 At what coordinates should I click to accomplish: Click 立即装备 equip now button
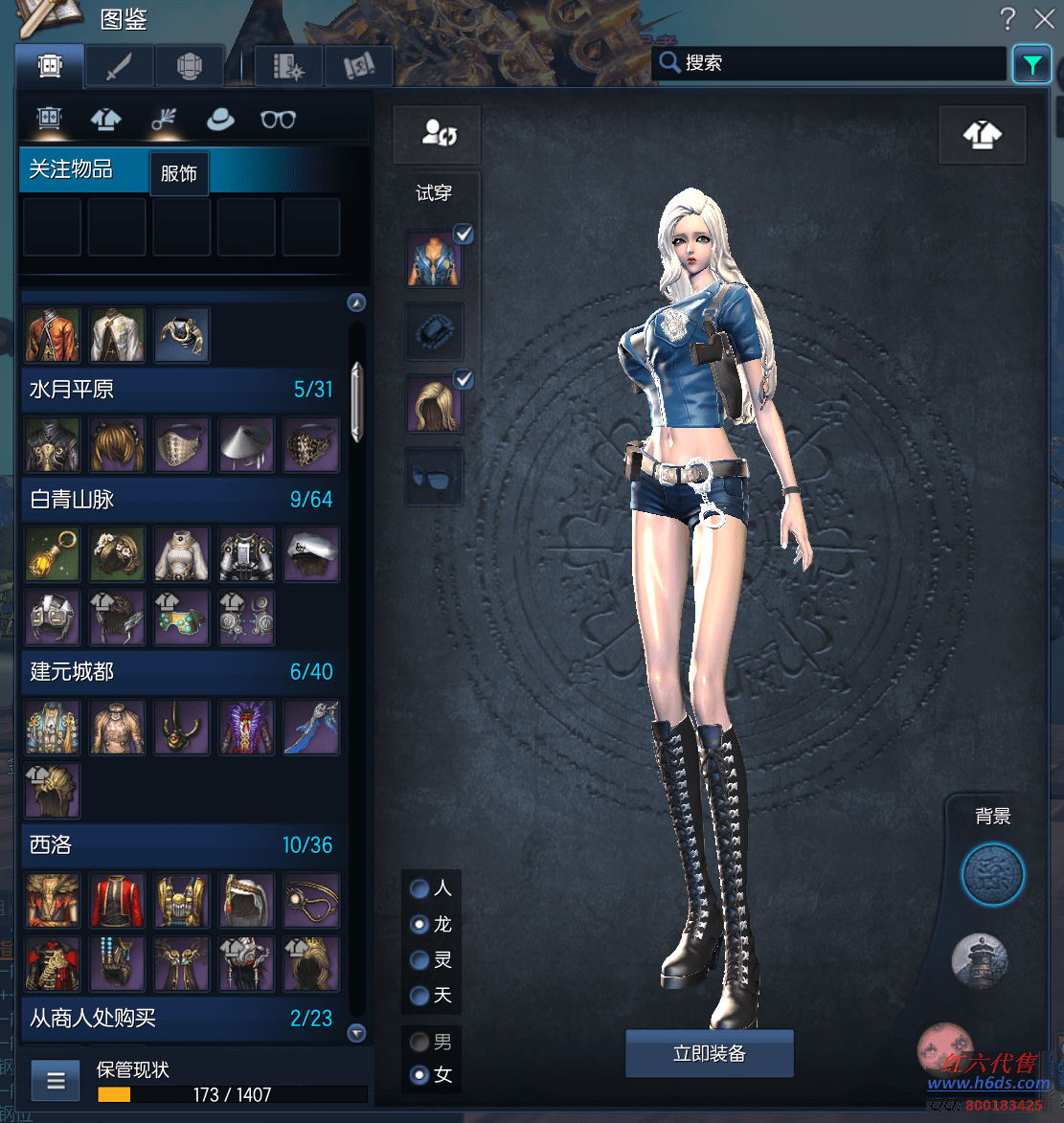[x=709, y=1054]
